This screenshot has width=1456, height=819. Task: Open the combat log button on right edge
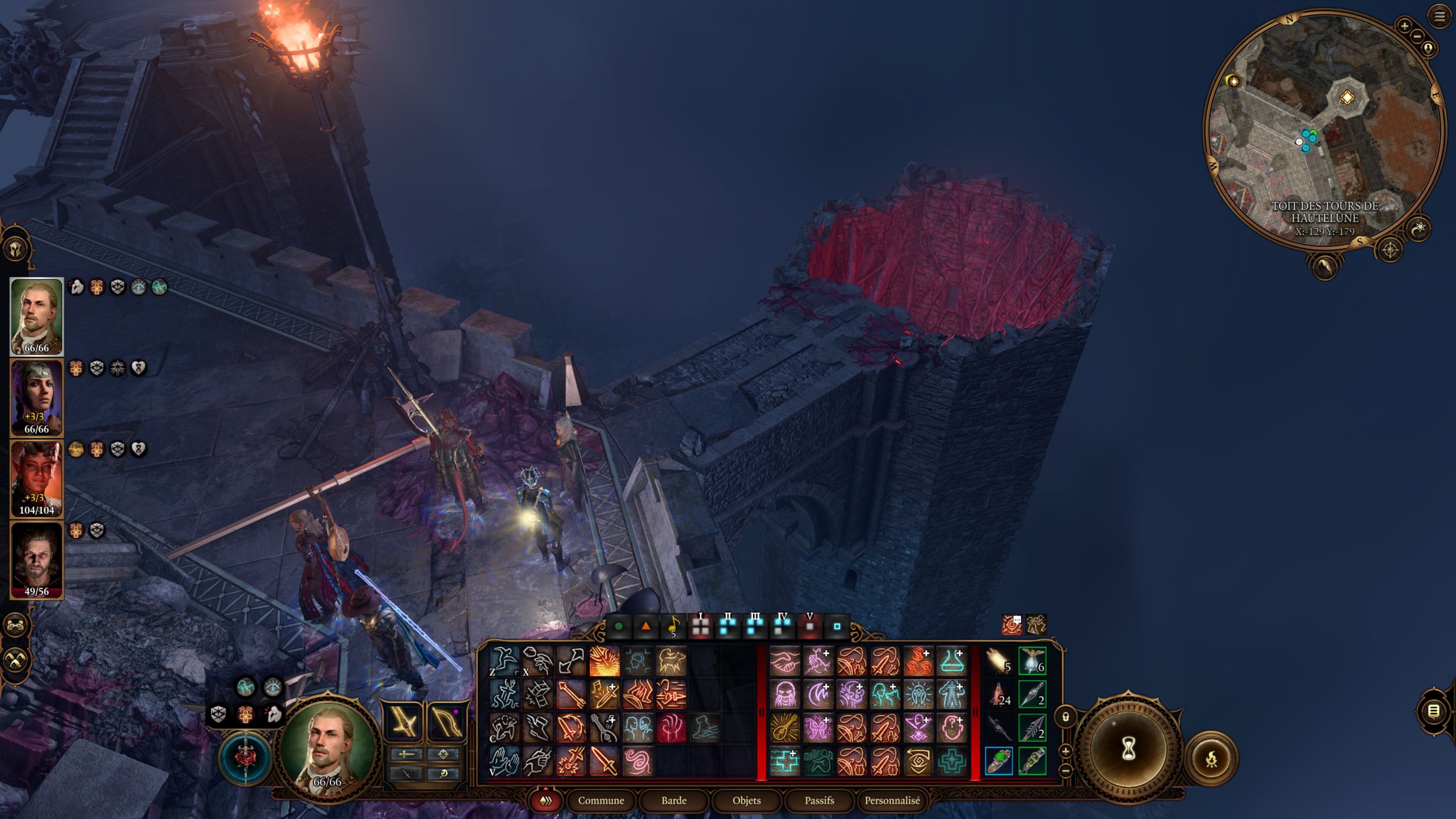1433,711
